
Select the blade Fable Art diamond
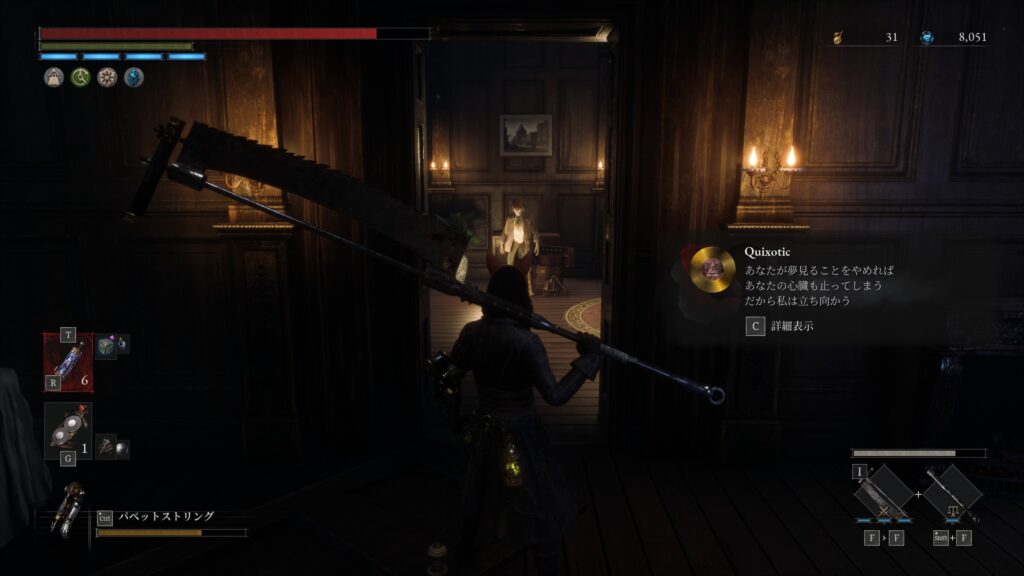(883, 493)
